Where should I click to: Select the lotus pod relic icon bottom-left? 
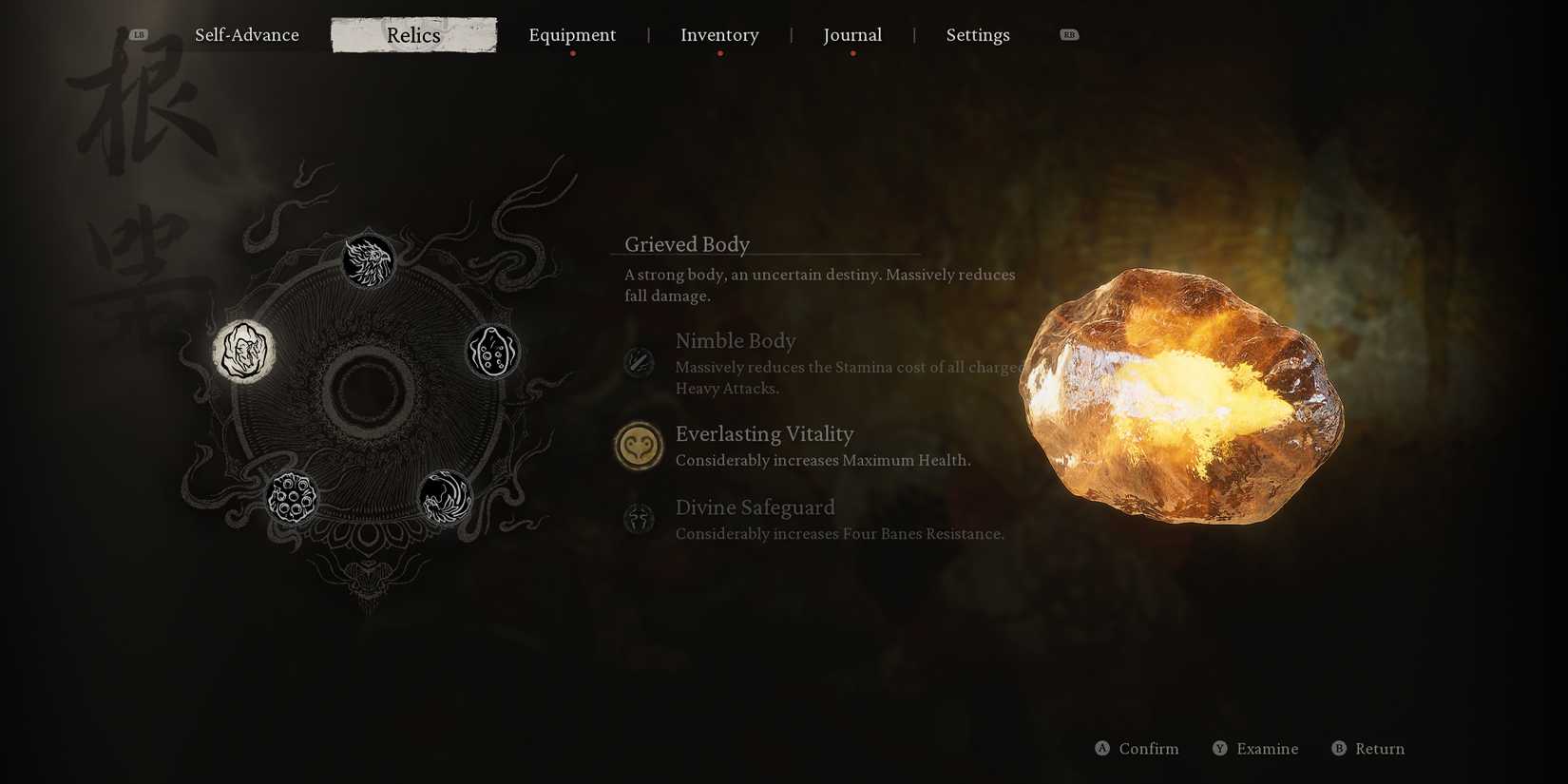tap(294, 496)
